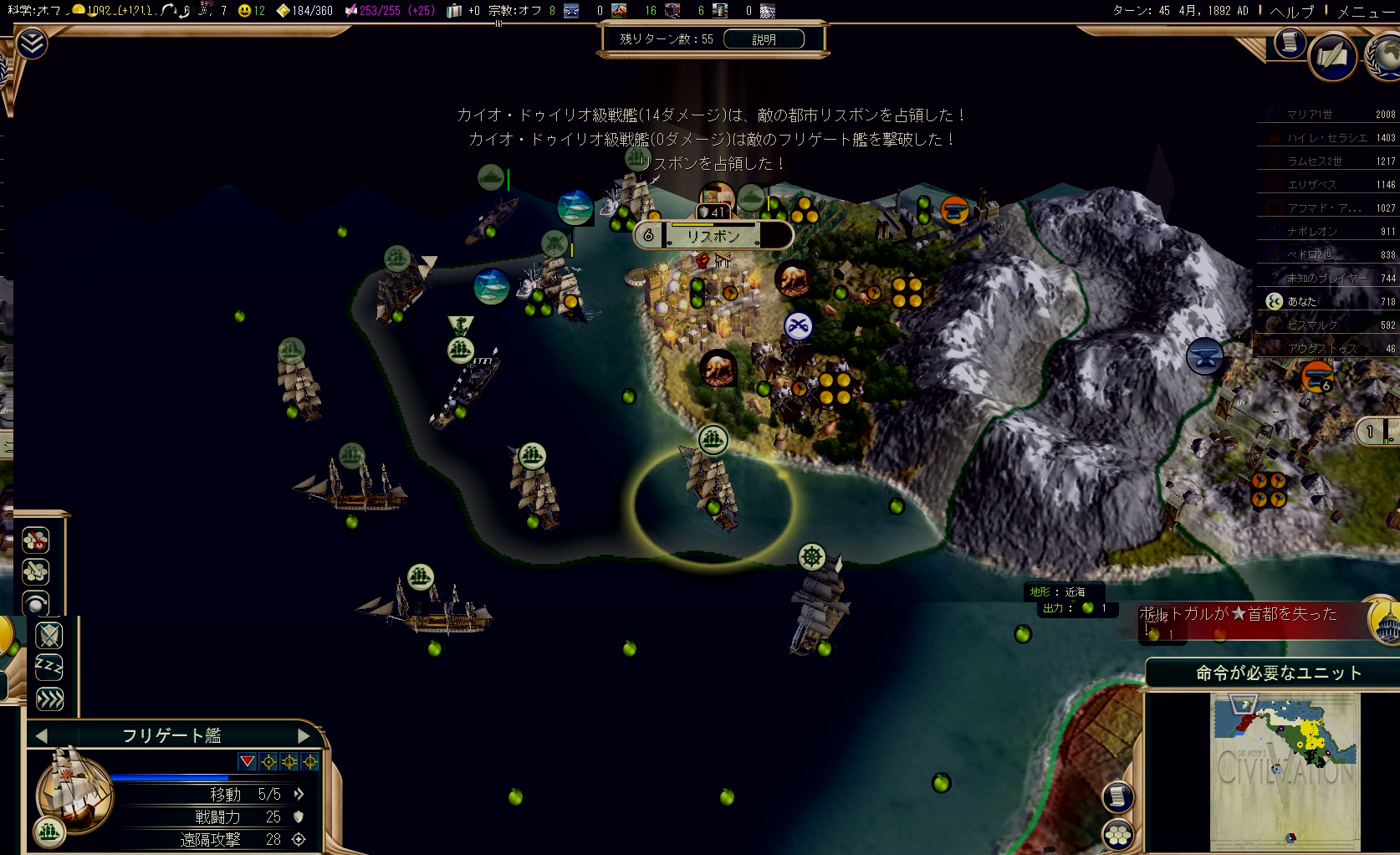Select the あなた row in score list
Screen dimensions: 1400x855
1327,301
